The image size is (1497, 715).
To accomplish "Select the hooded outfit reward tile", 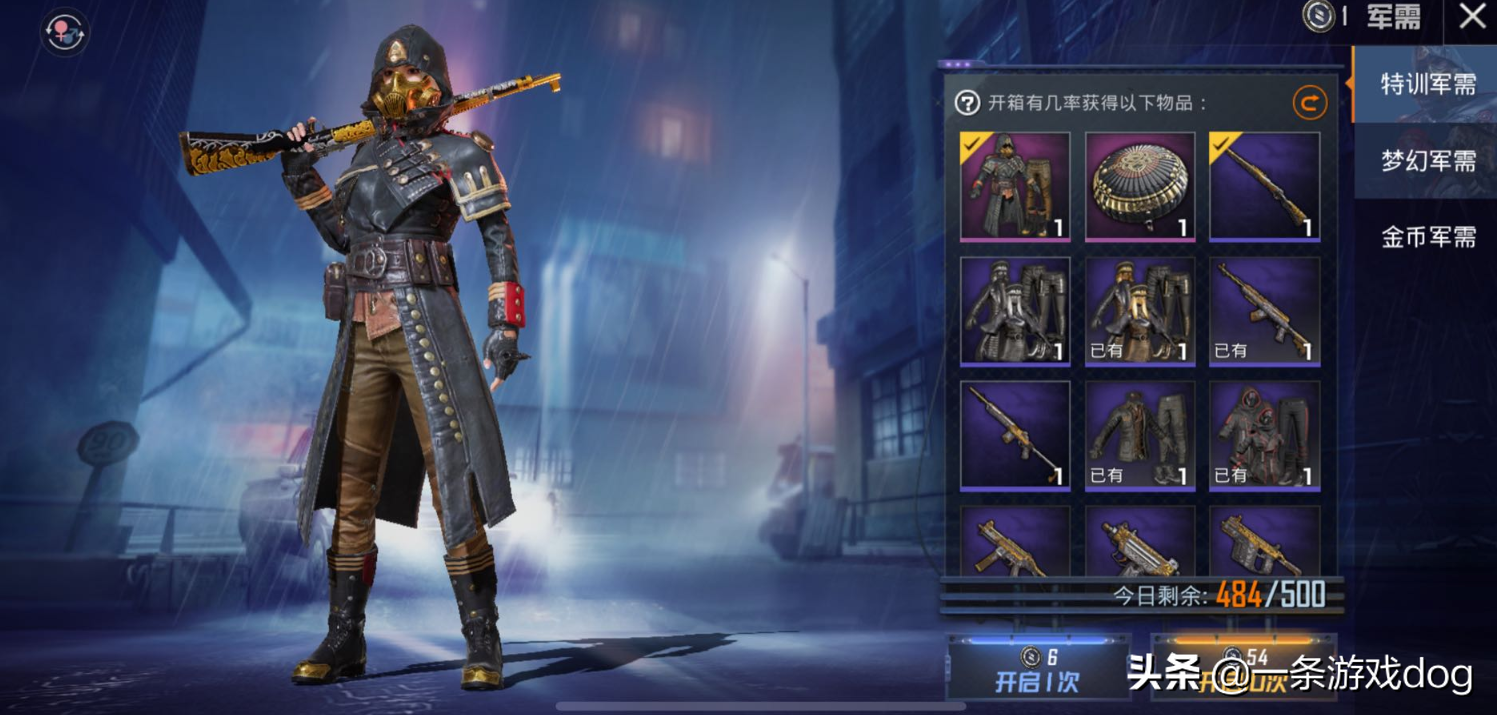I will coord(1015,187).
